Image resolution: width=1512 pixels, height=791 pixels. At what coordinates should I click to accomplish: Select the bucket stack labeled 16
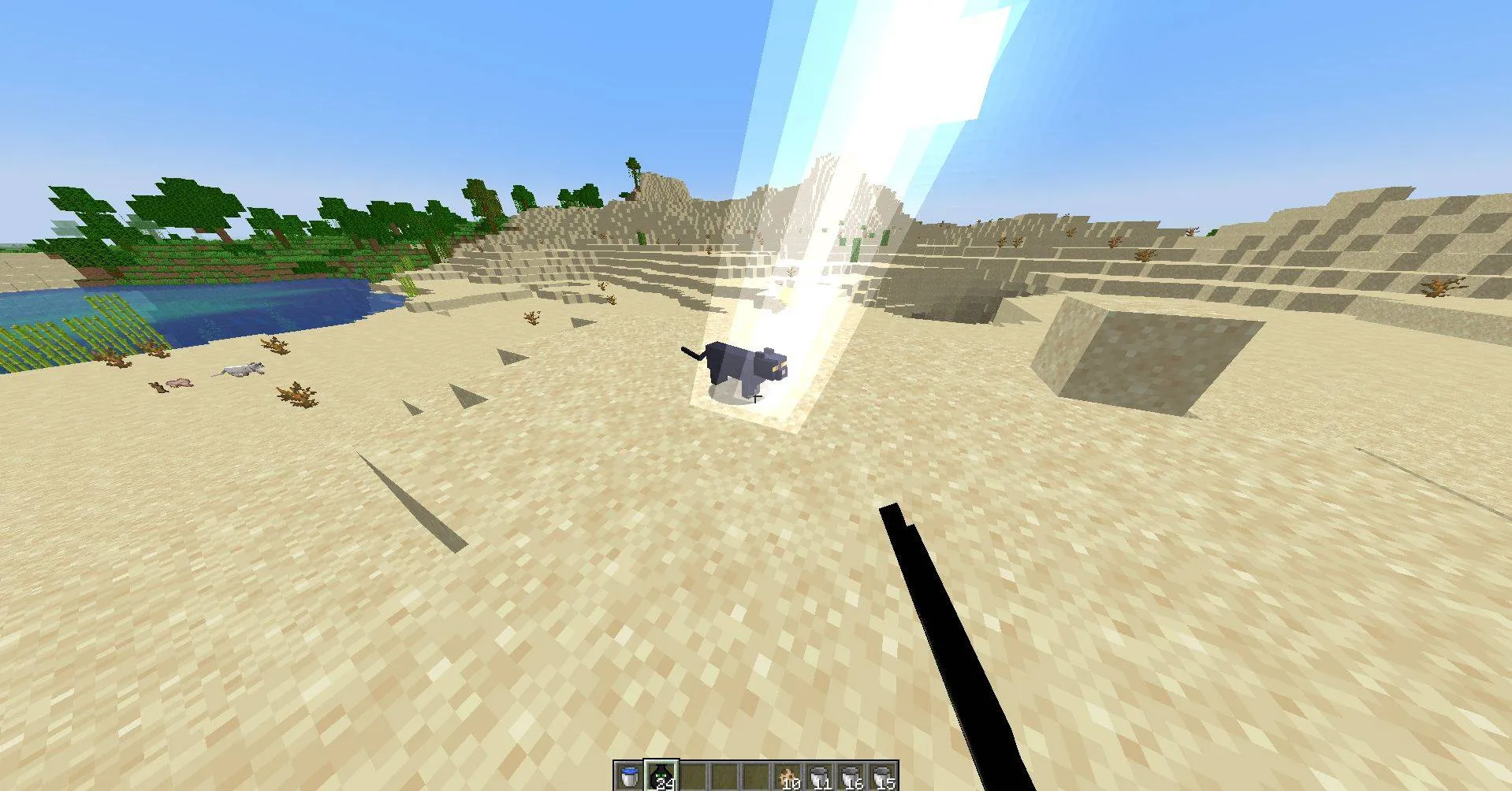[852, 776]
